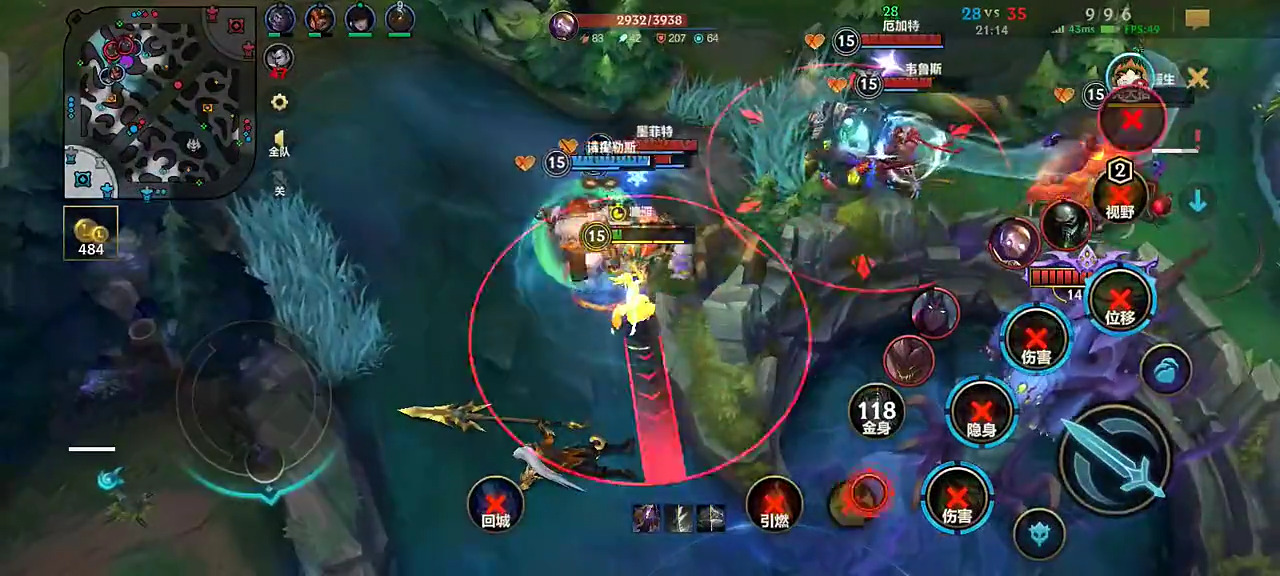The height and width of the screenshot is (576, 1280).
Task: Target the skull-faced enemy champion portrait
Action: click(x=1066, y=224)
